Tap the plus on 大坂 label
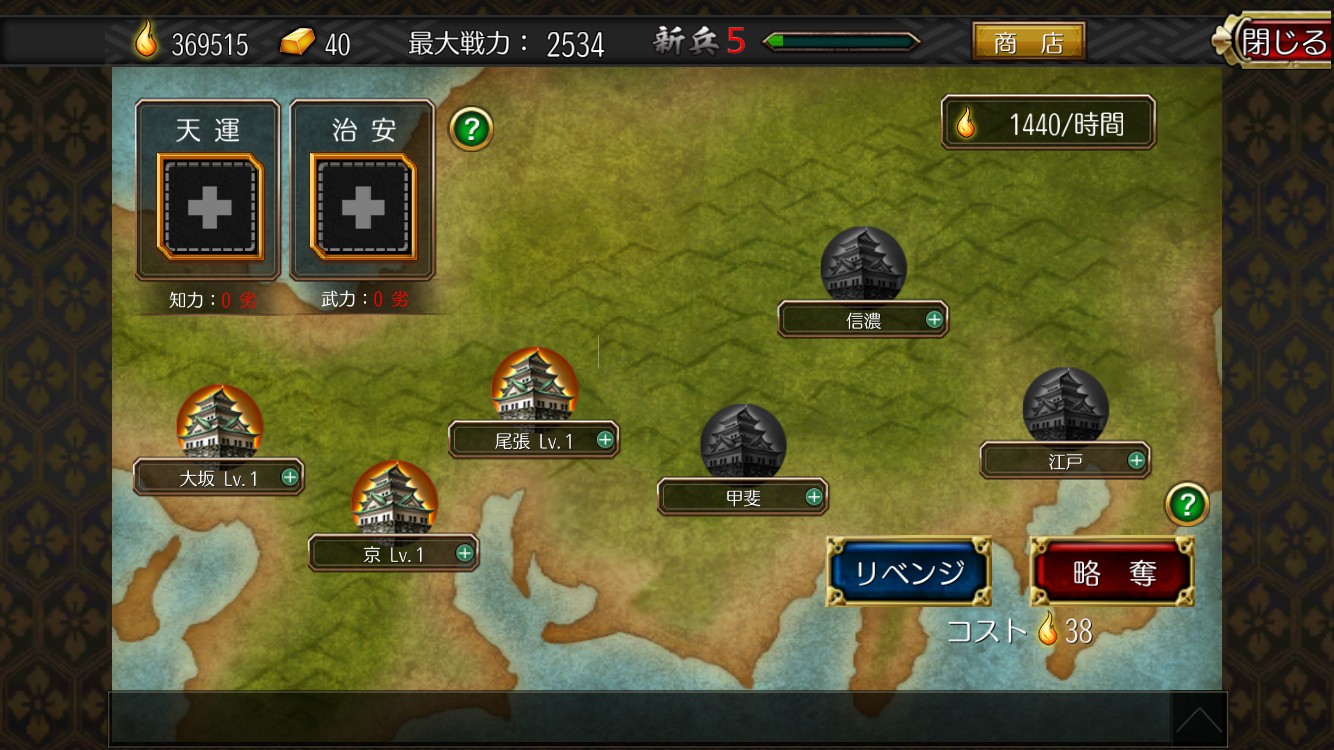The width and height of the screenshot is (1334, 750). point(290,477)
